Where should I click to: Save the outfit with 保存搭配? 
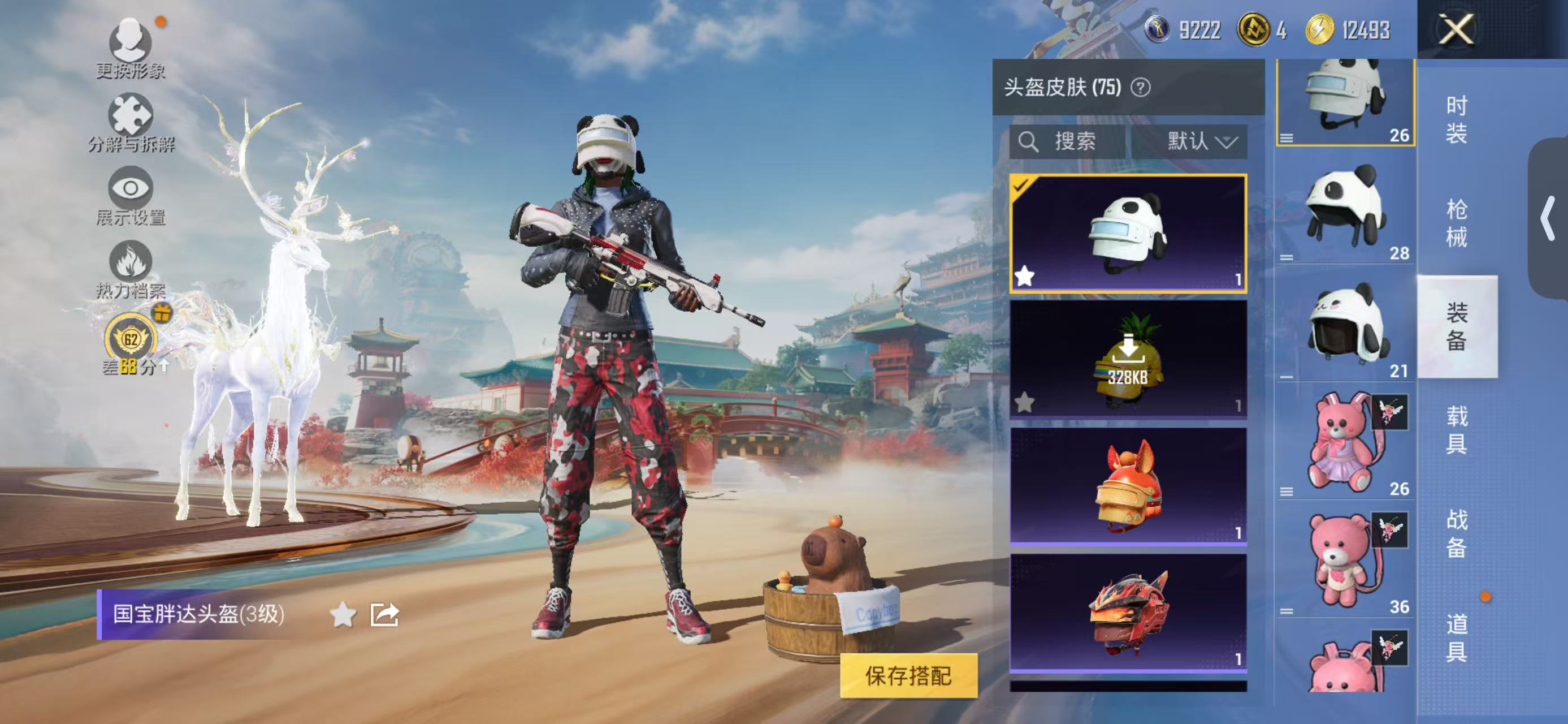pyautogui.click(x=908, y=675)
